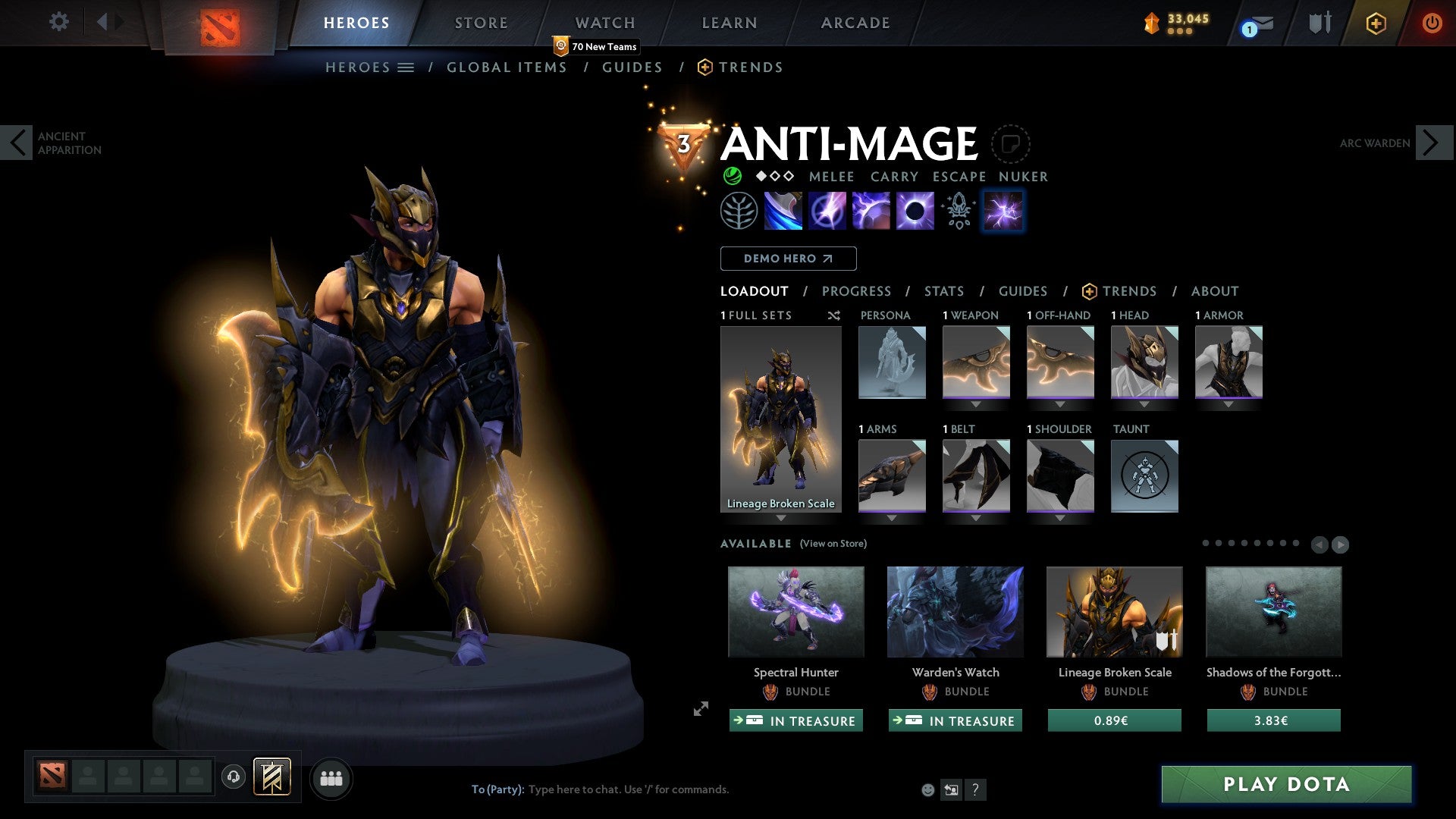Select the Spectral Hunter bundle thumbnail
1456x819 pixels.
(x=795, y=611)
